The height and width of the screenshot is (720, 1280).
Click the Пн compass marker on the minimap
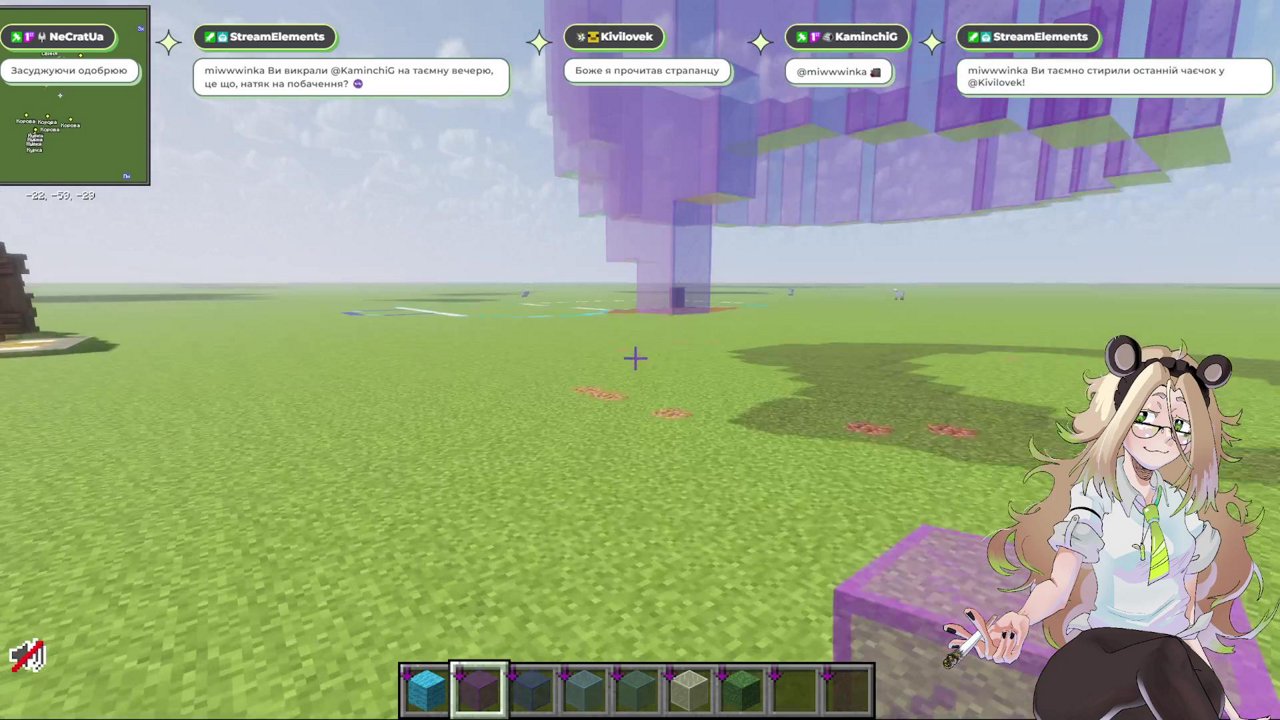tap(126, 175)
